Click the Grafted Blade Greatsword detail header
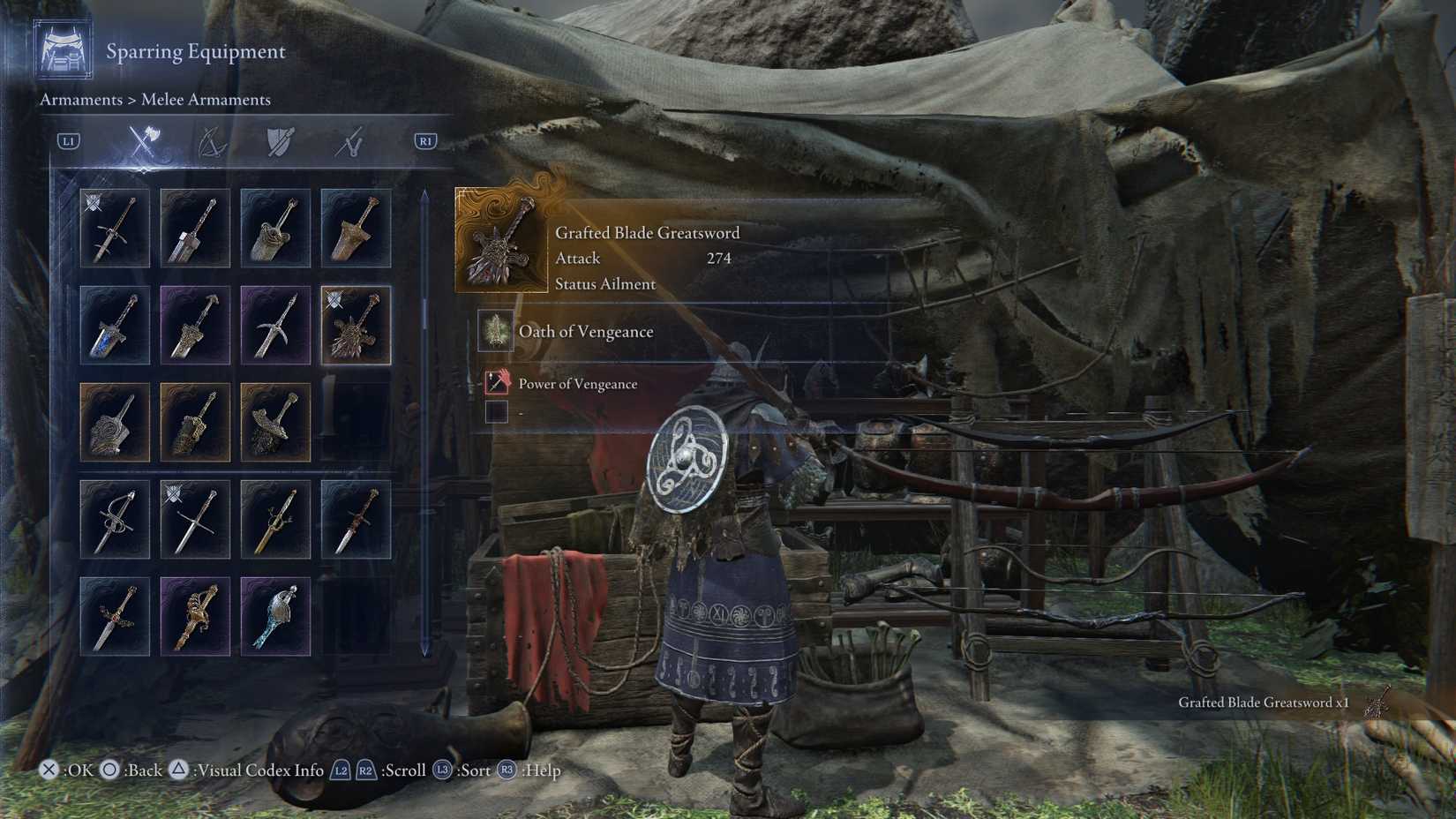Viewport: 1456px width, 819px height. [x=647, y=233]
